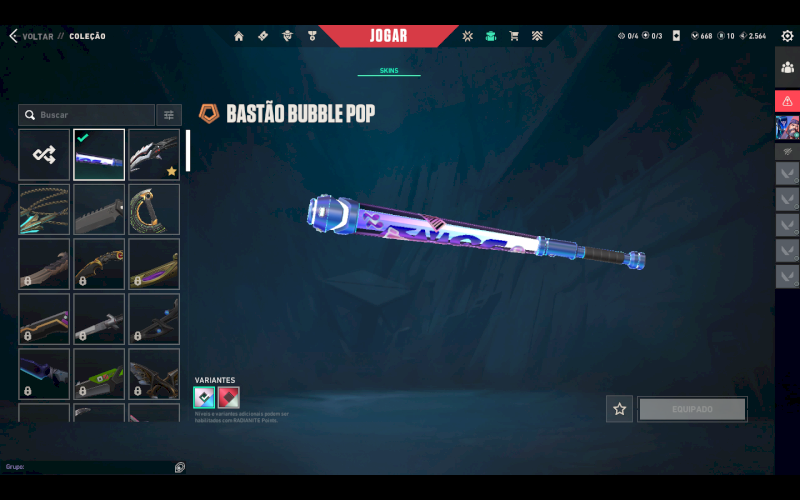
Task: Start matchmaking with the JOGAR button
Action: [x=389, y=36]
